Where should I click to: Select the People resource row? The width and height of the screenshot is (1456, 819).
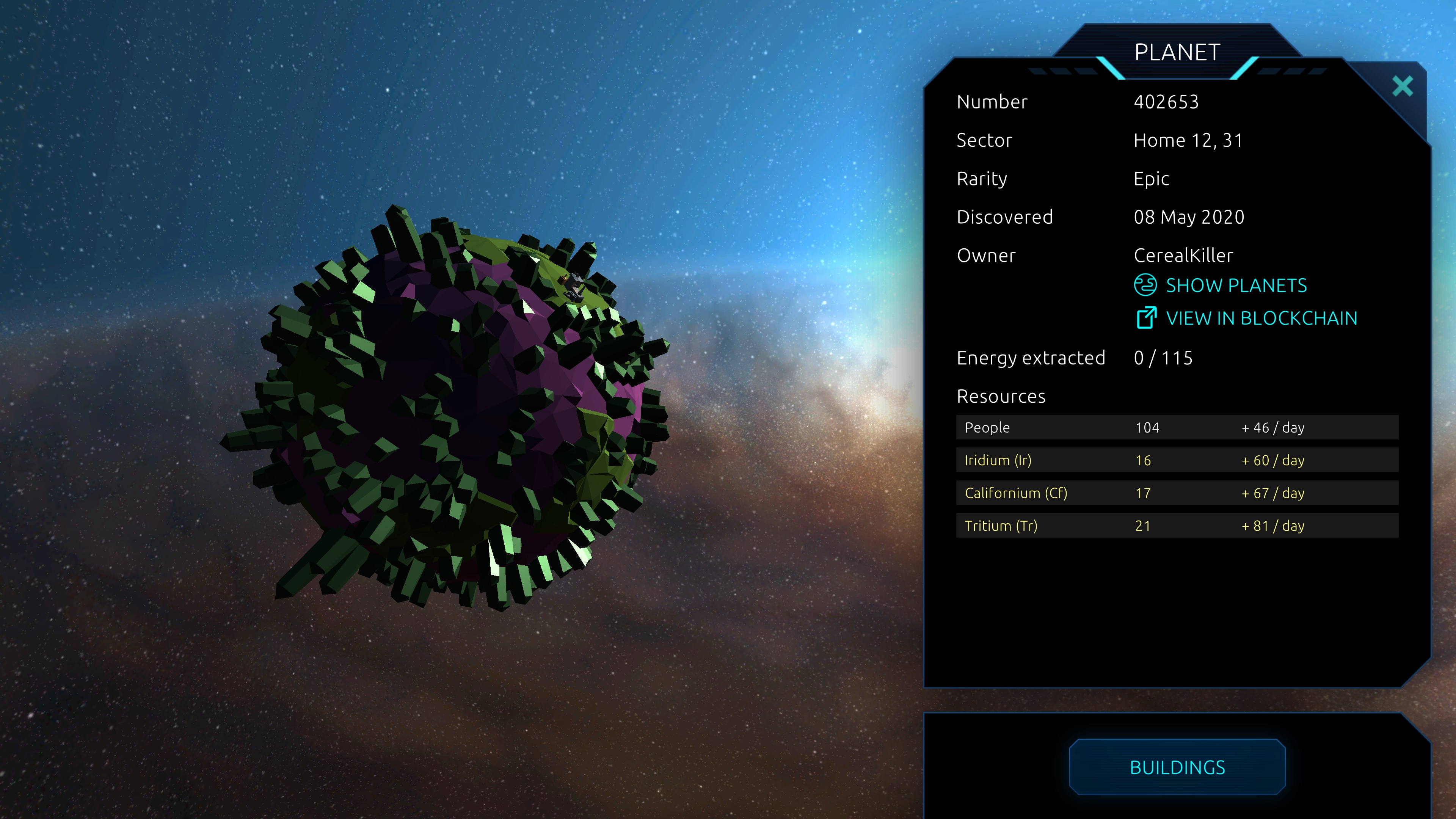click(1177, 428)
